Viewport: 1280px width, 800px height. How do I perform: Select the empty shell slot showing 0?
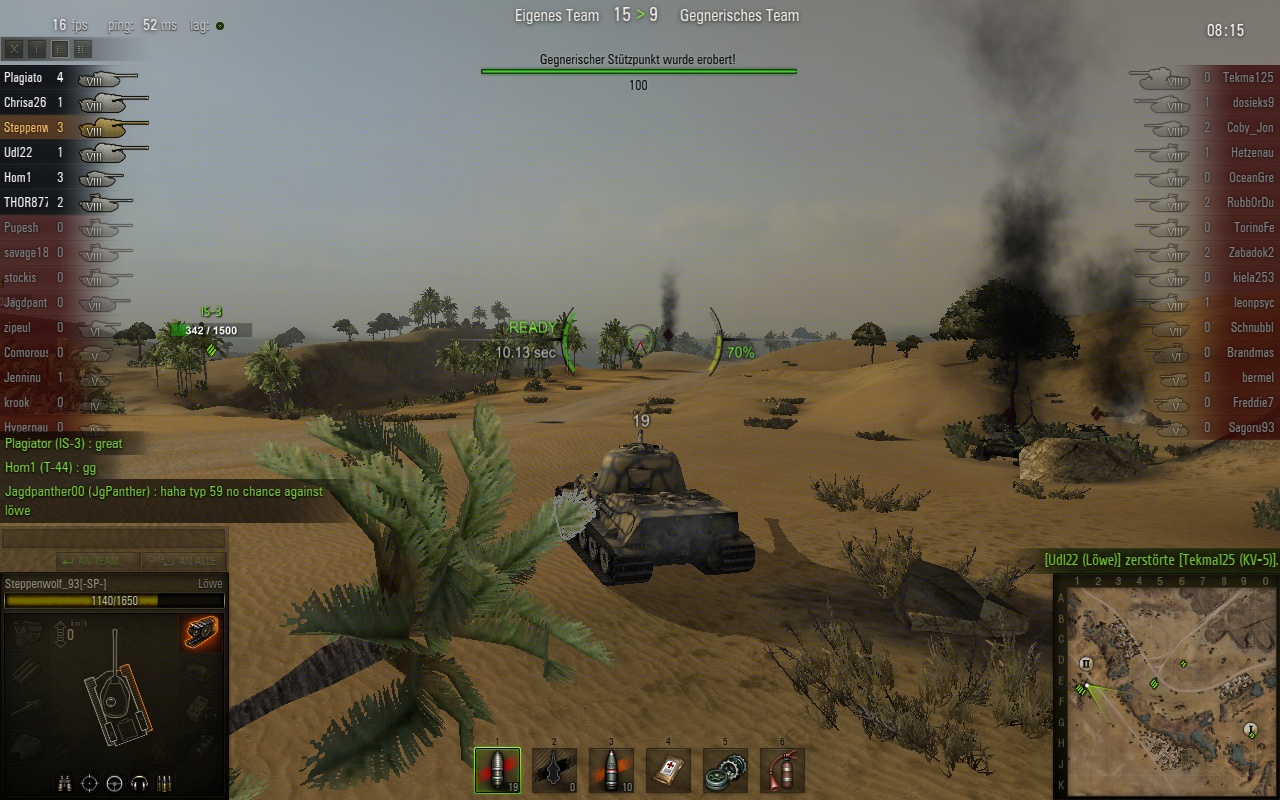click(554, 770)
